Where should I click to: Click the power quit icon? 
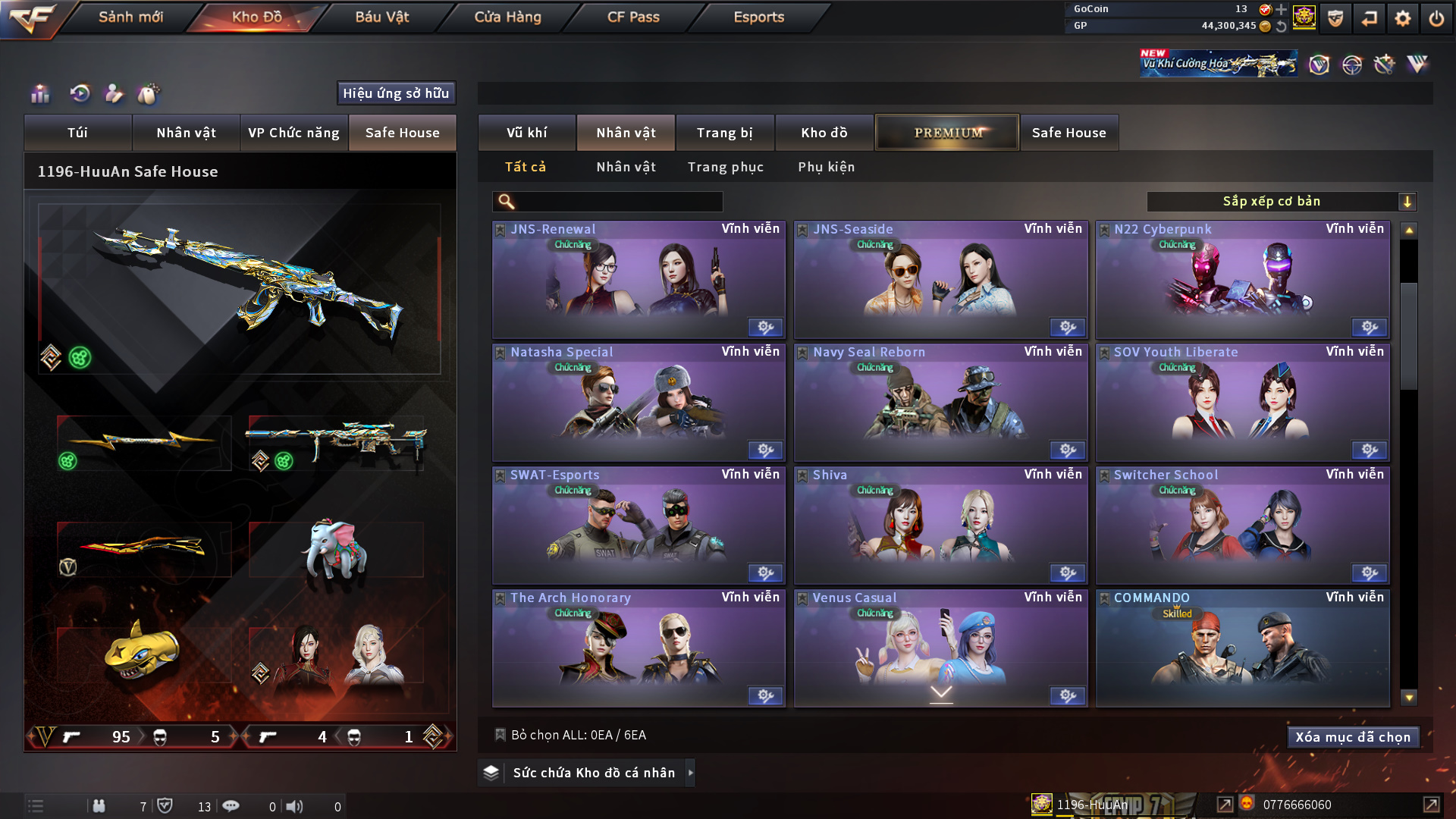[1436, 18]
